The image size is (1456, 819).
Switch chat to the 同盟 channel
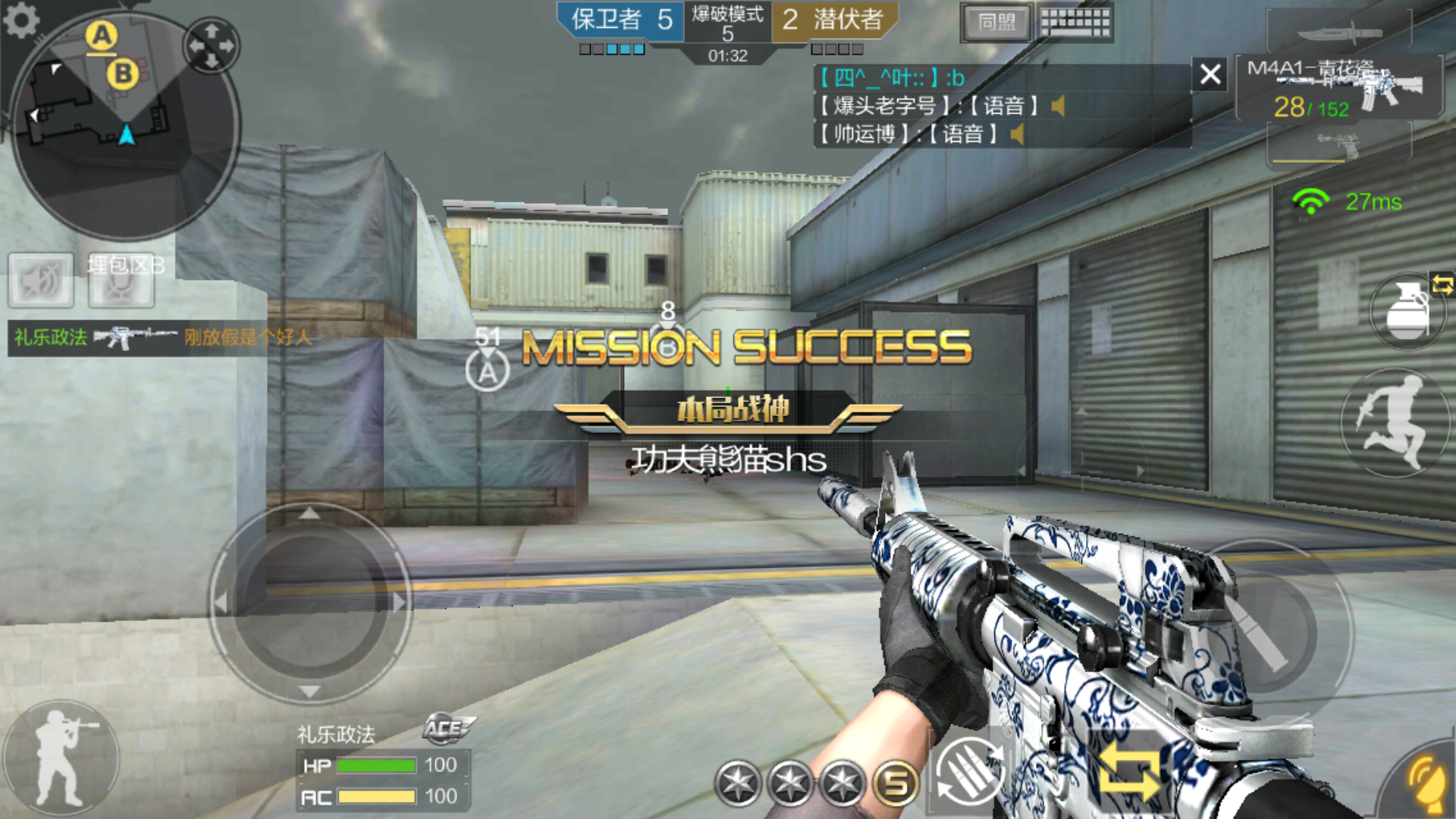pyautogui.click(x=996, y=23)
